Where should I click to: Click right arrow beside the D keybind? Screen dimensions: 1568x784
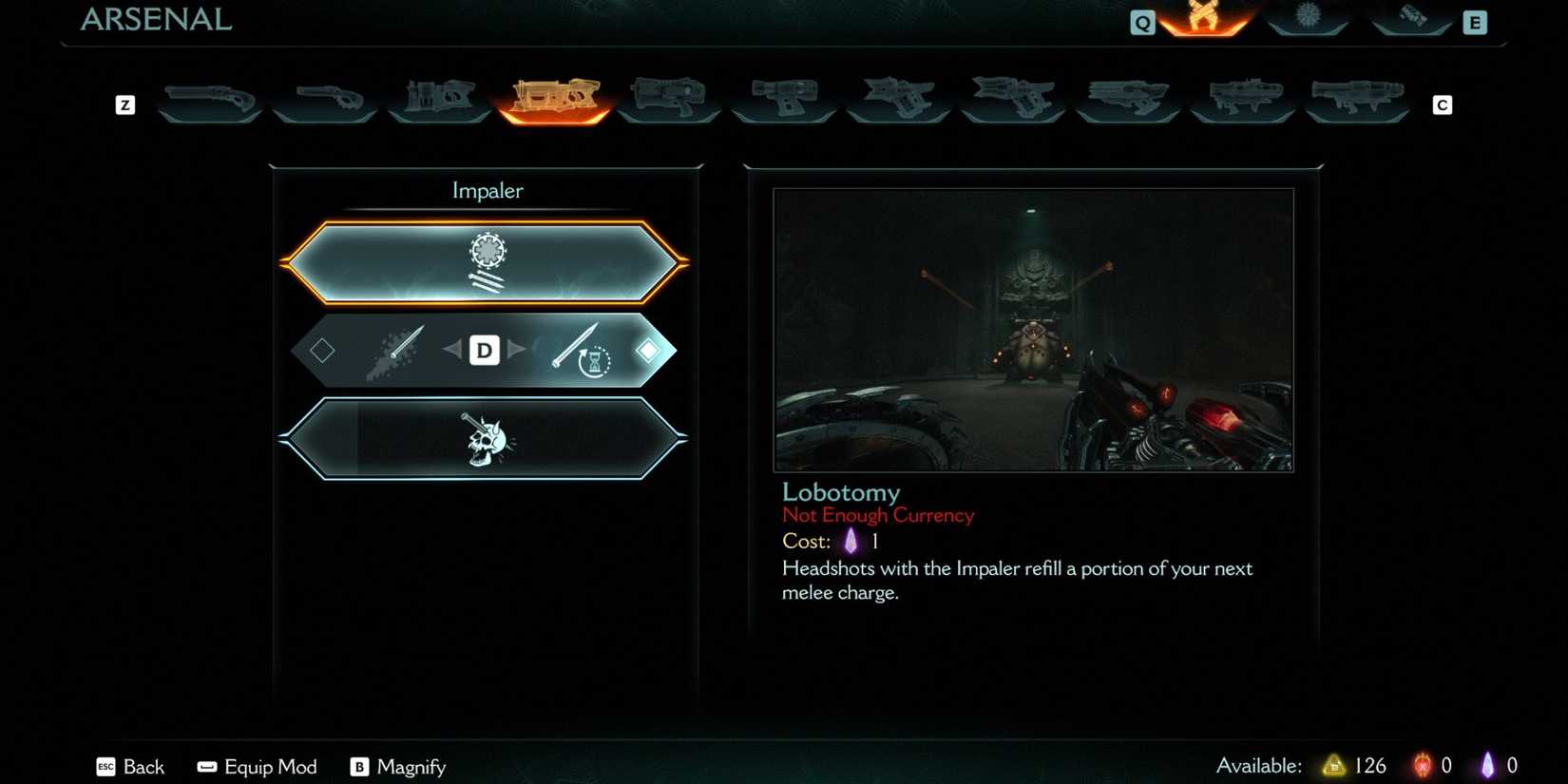(x=518, y=350)
